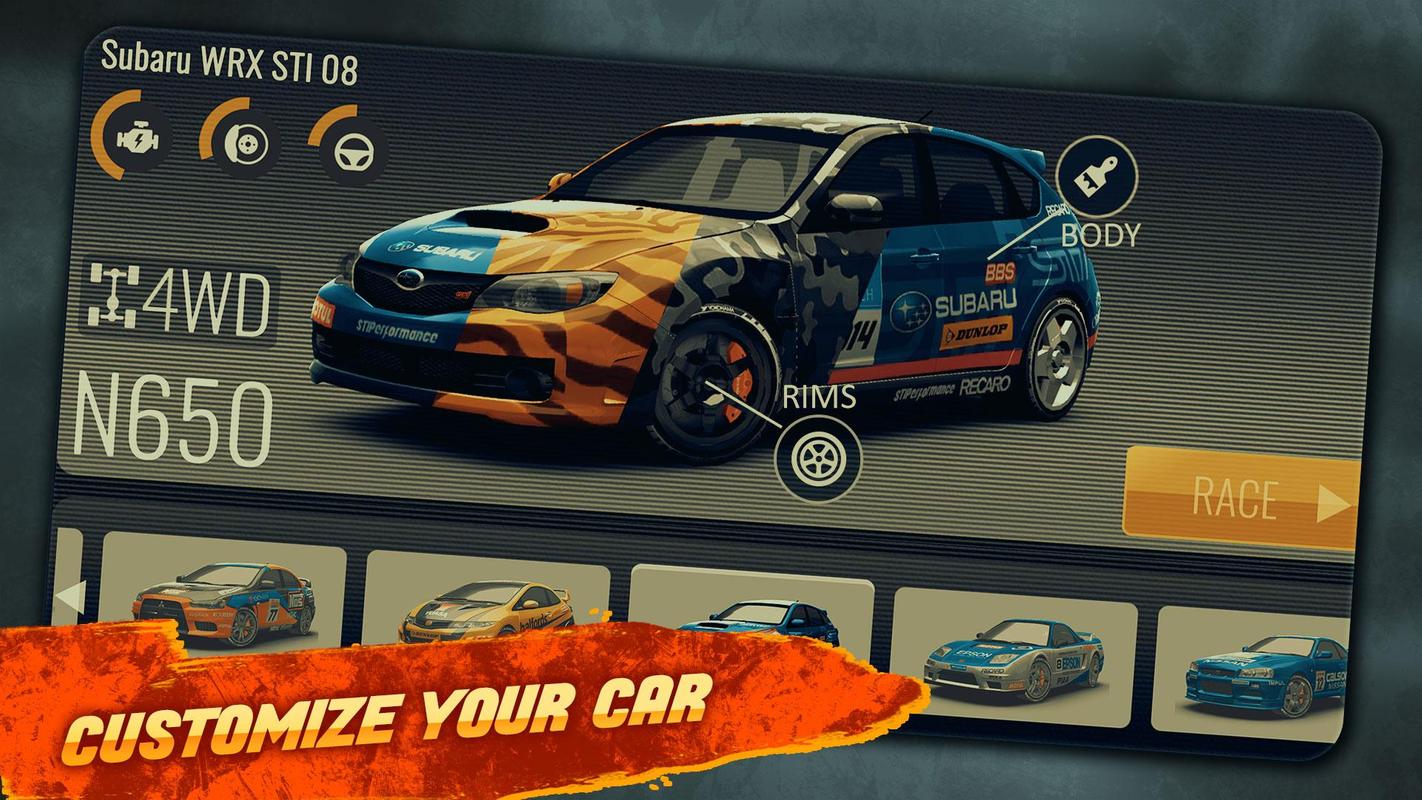Open the RIMS wheel customization
This screenshot has width=1422, height=800.
817,457
